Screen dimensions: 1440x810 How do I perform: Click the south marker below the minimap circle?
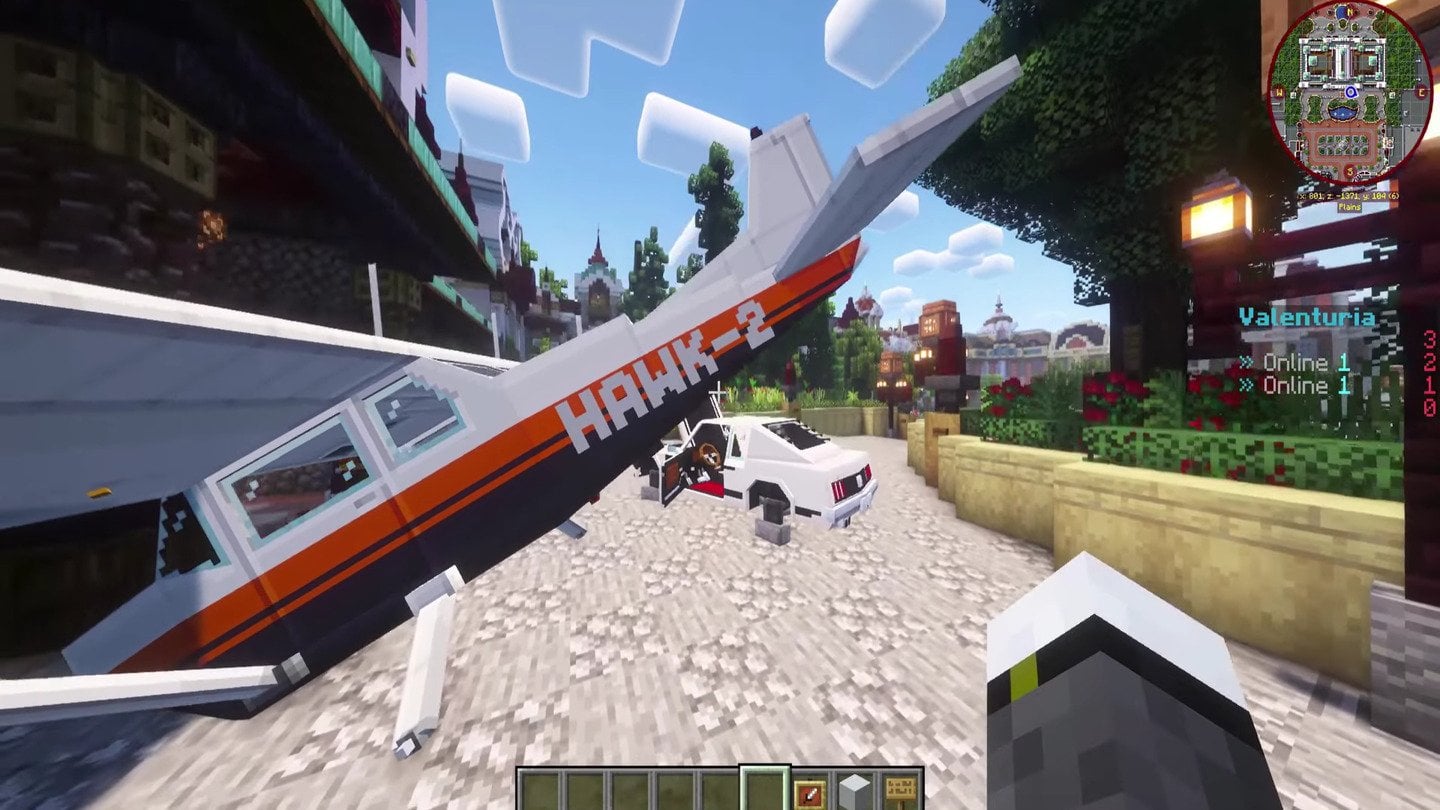tap(1348, 171)
